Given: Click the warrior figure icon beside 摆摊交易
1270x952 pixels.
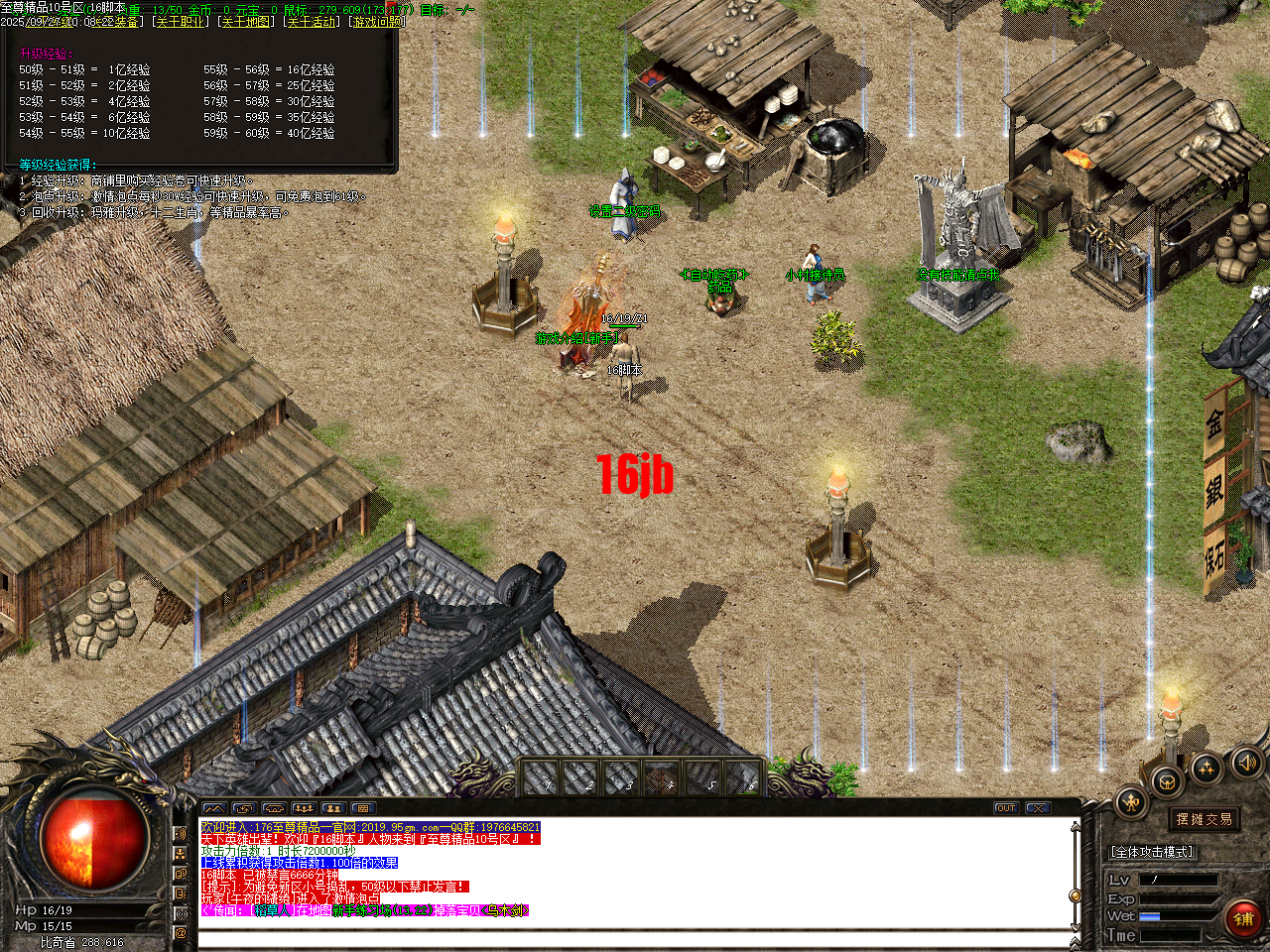Looking at the screenshot, I should (1130, 801).
